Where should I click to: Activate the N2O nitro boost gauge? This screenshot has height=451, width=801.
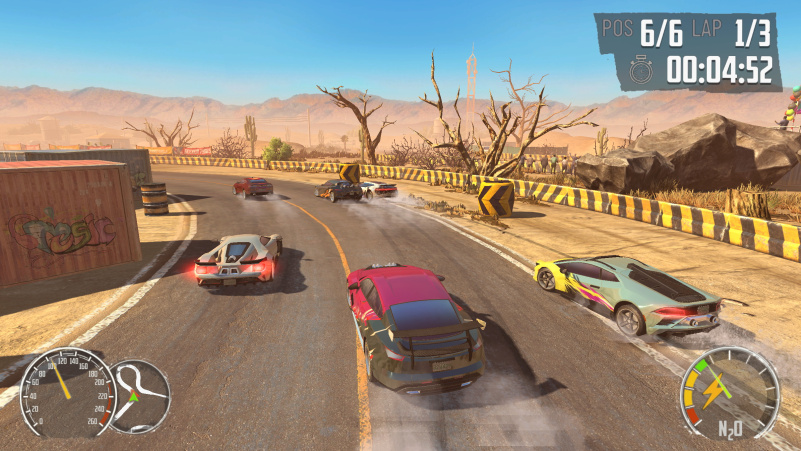click(x=729, y=394)
